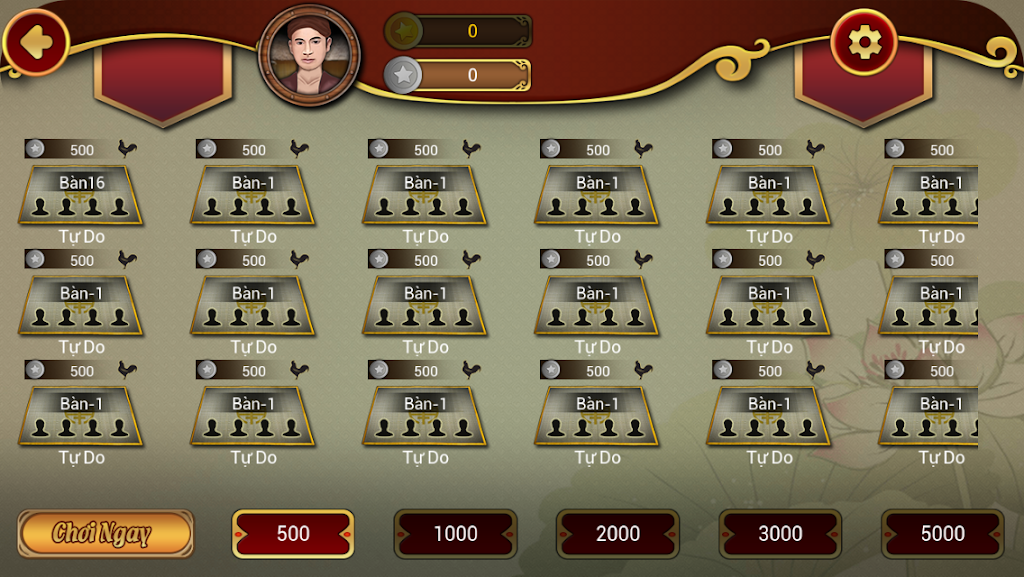Go back using the arrow button

coord(36,42)
